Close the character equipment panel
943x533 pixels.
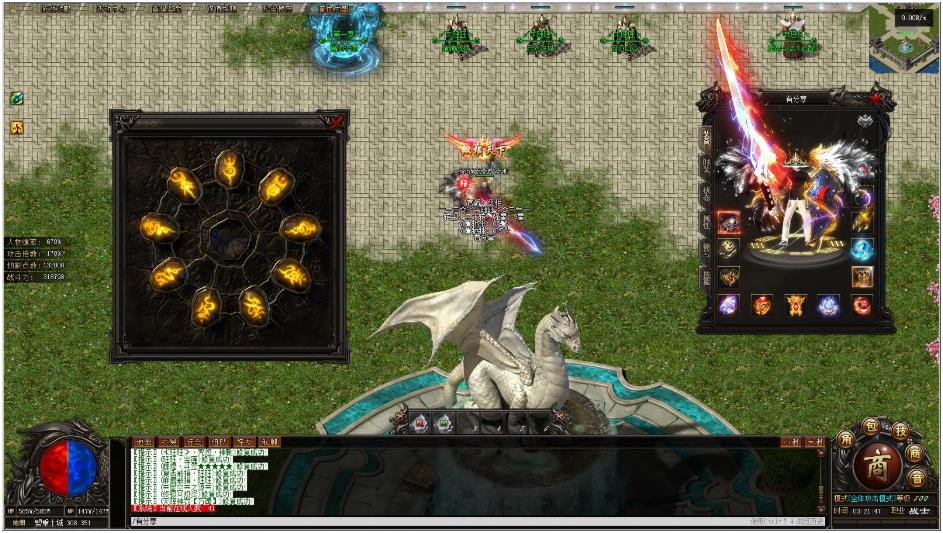coord(875,98)
